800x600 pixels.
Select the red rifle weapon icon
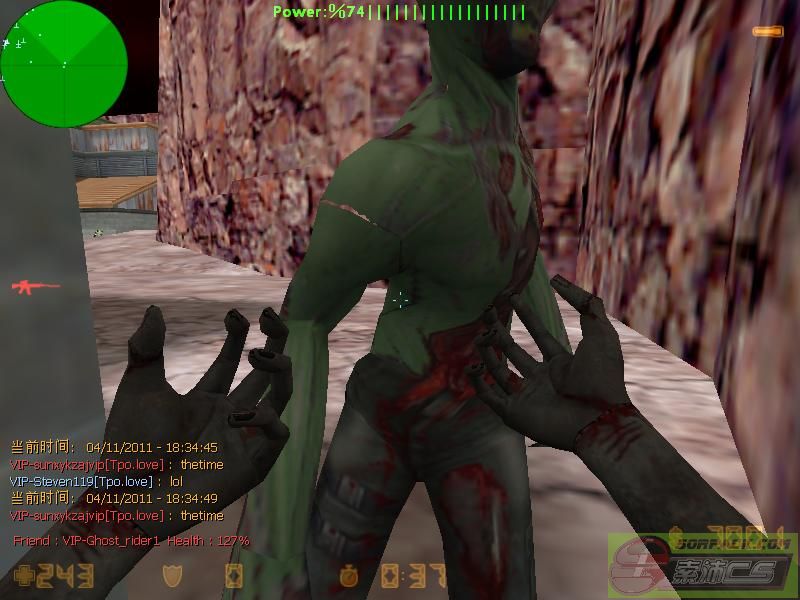[x=35, y=287]
